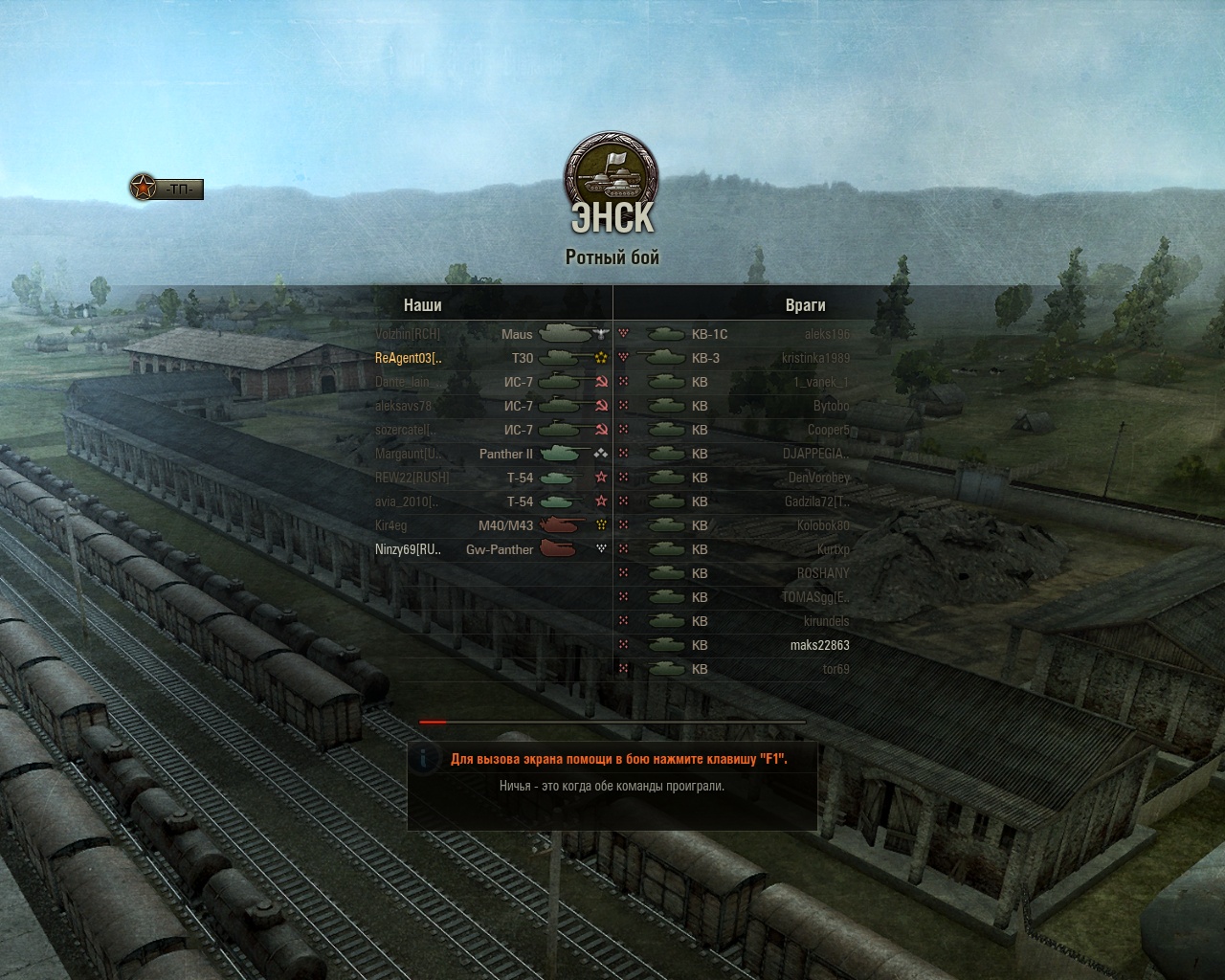Image resolution: width=1225 pixels, height=980 pixels.
Task: Click the red loading progress bar
Action: (431, 724)
